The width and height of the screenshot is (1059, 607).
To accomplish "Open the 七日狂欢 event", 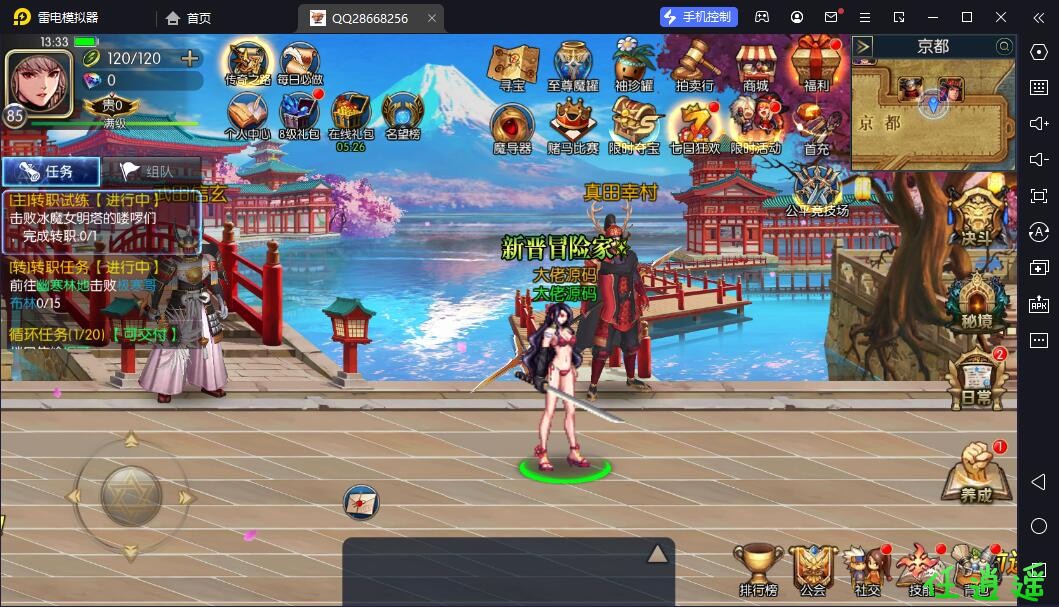I will [x=694, y=127].
